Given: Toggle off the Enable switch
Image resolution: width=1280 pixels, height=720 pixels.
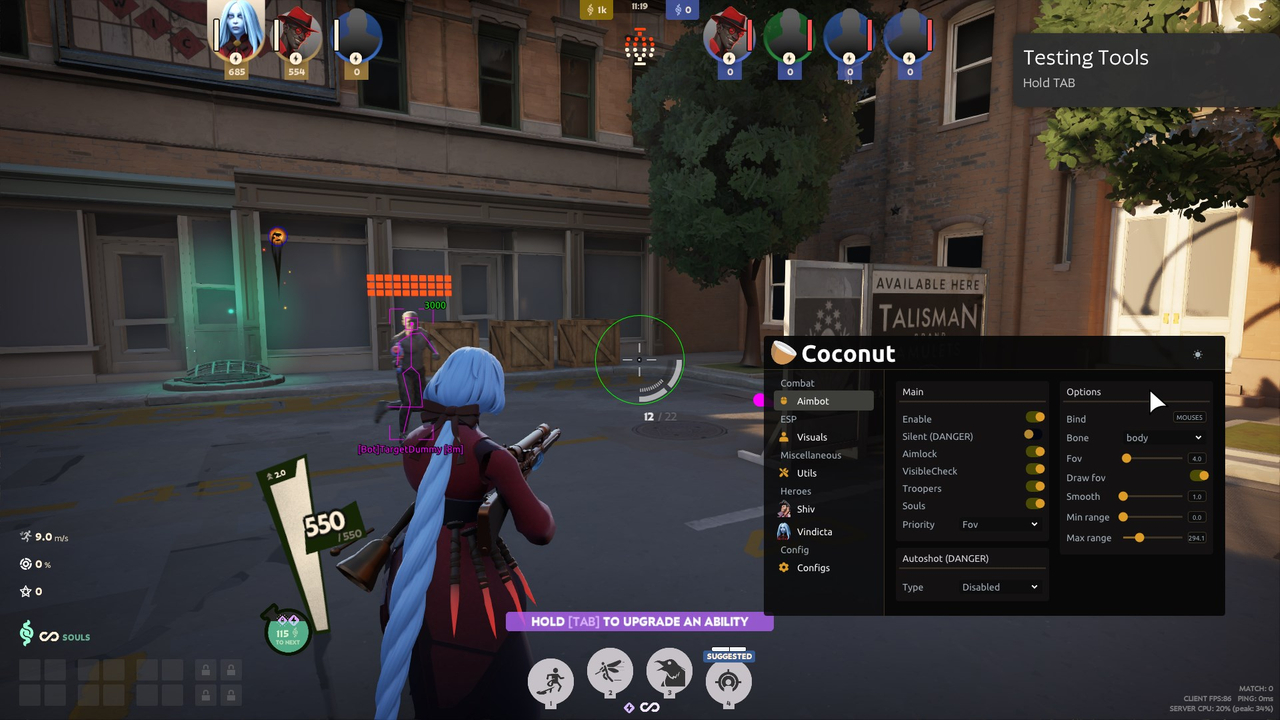Looking at the screenshot, I should coord(1035,417).
